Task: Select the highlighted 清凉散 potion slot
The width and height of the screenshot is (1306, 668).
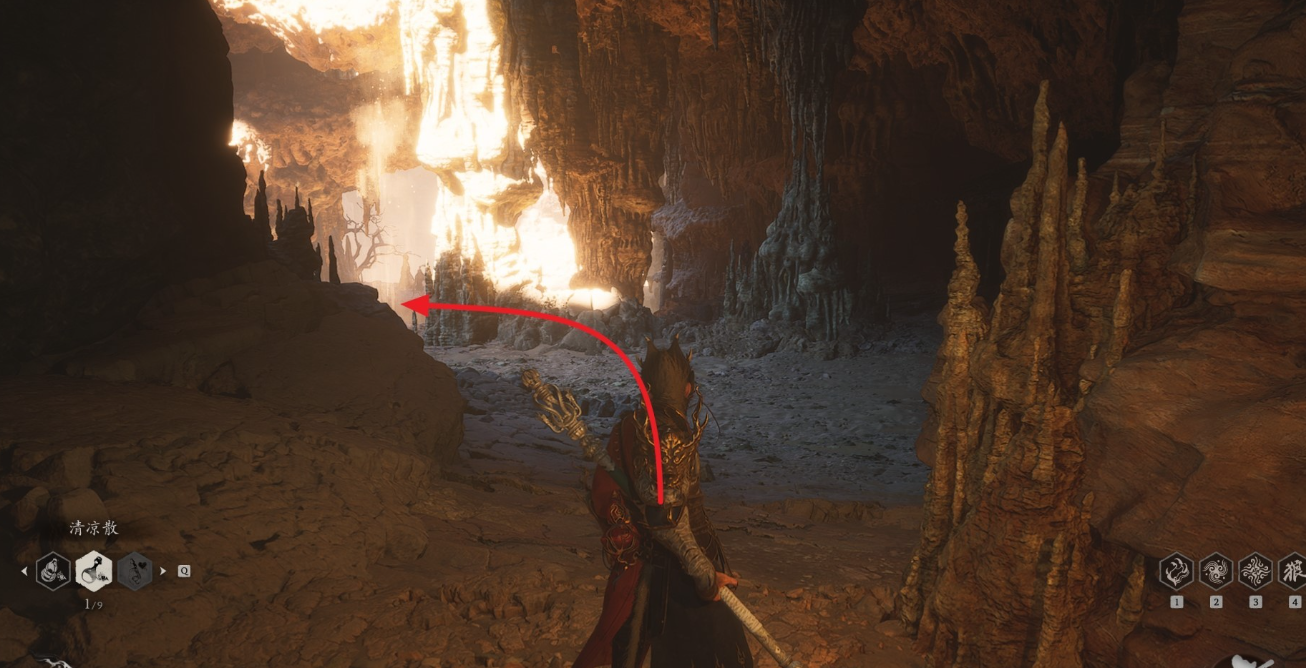Action: 93,571
